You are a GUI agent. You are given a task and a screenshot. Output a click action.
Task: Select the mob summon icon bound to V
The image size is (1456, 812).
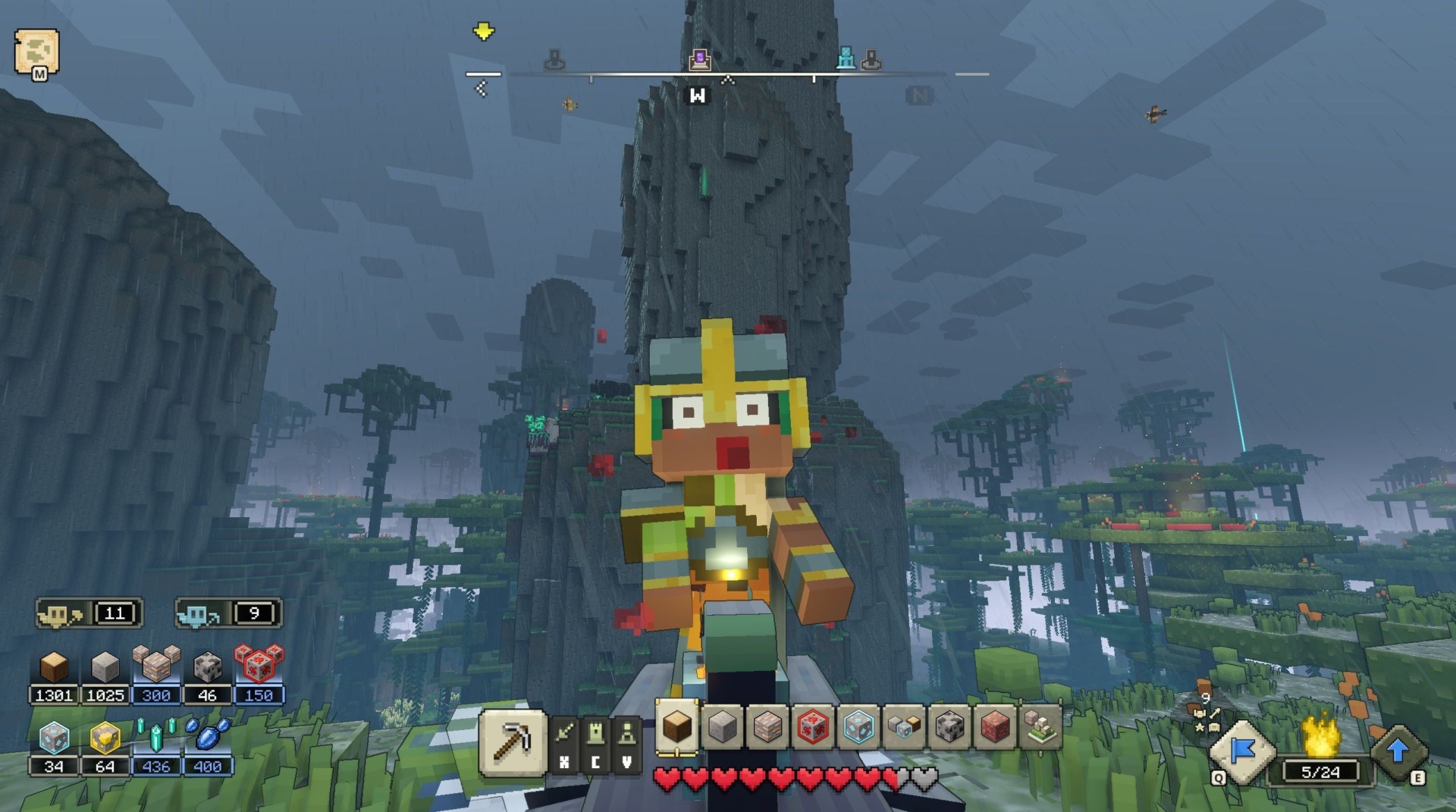pyautogui.click(x=628, y=734)
